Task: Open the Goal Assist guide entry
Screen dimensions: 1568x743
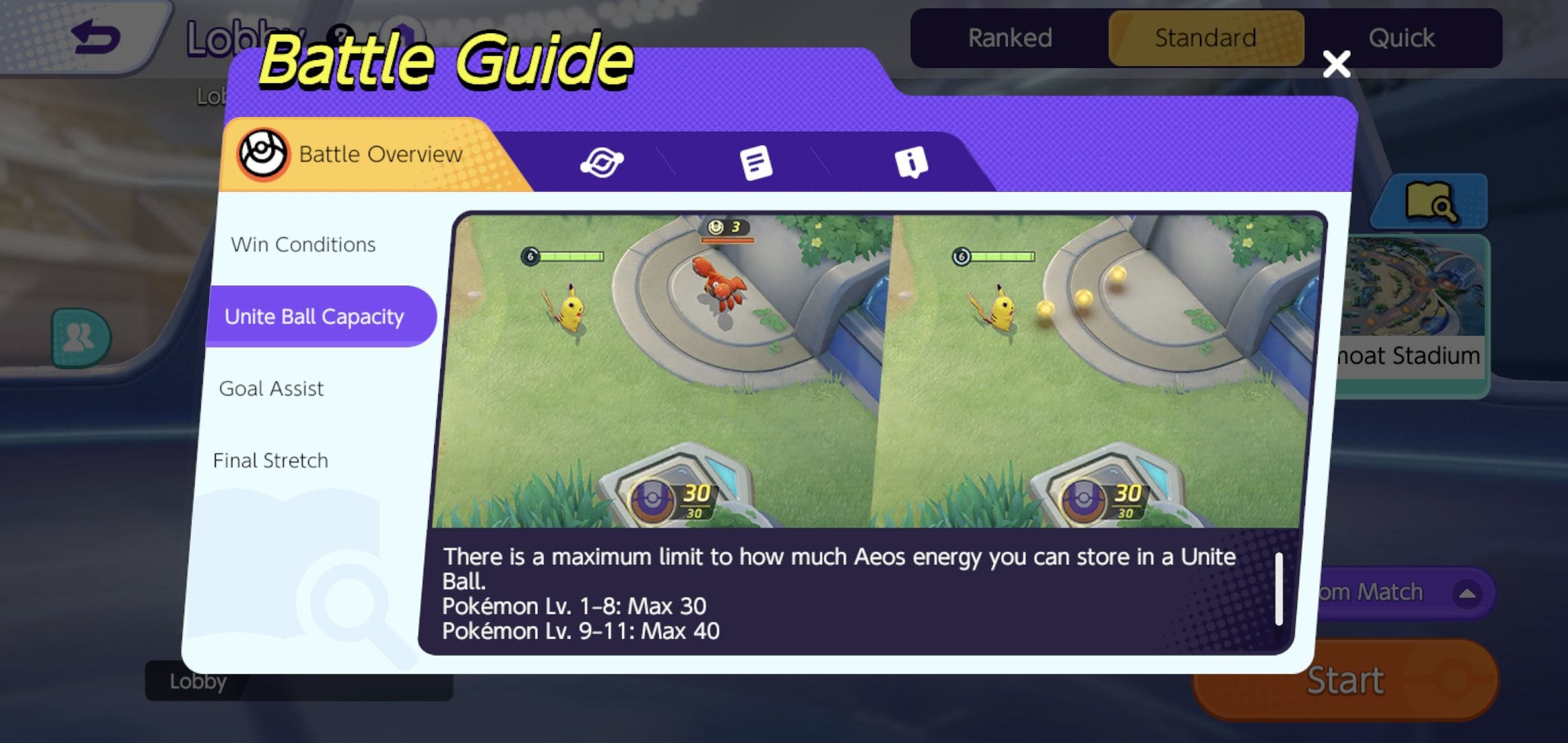Action: (271, 389)
